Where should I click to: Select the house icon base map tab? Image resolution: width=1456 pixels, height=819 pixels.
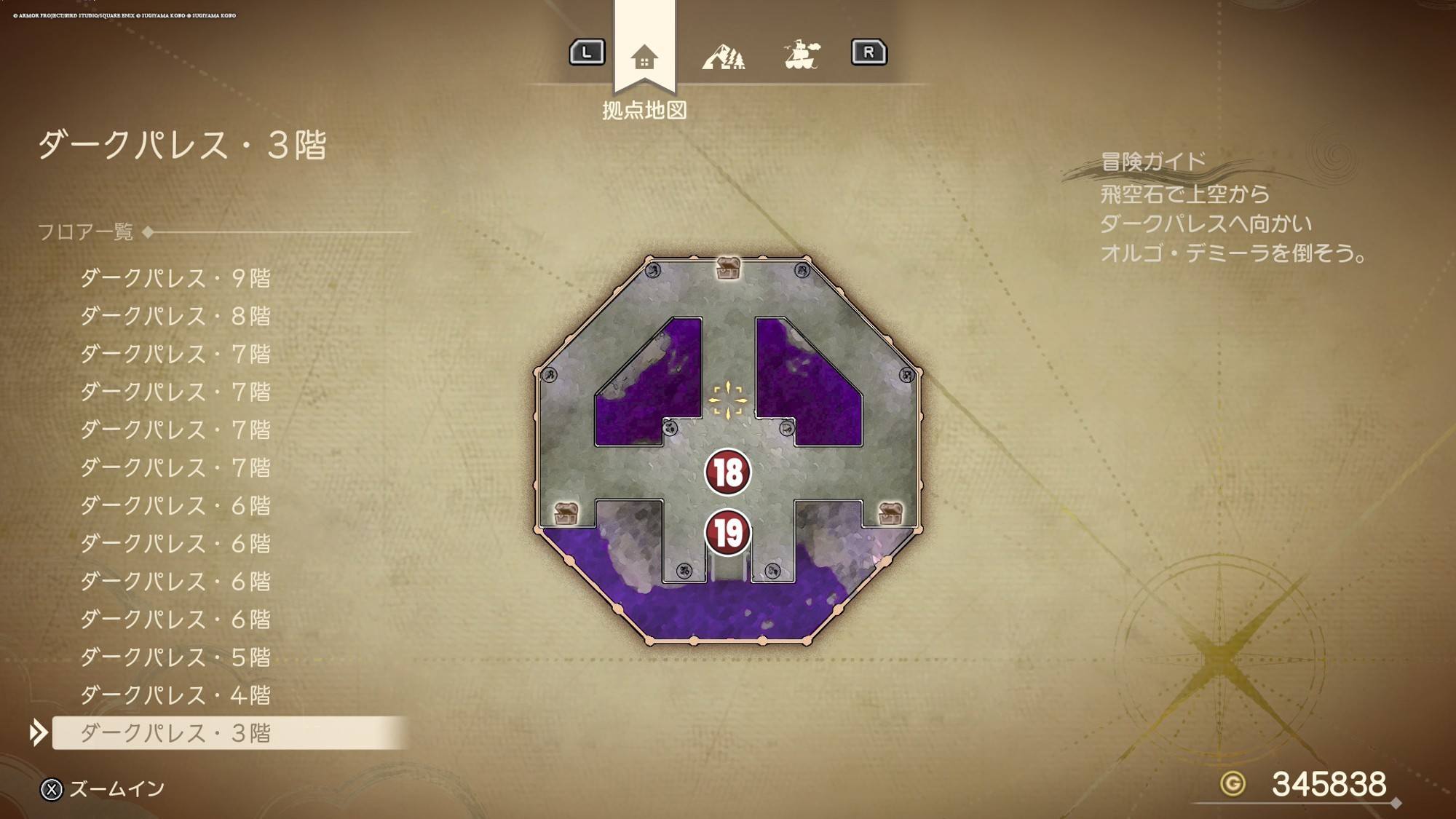[644, 57]
